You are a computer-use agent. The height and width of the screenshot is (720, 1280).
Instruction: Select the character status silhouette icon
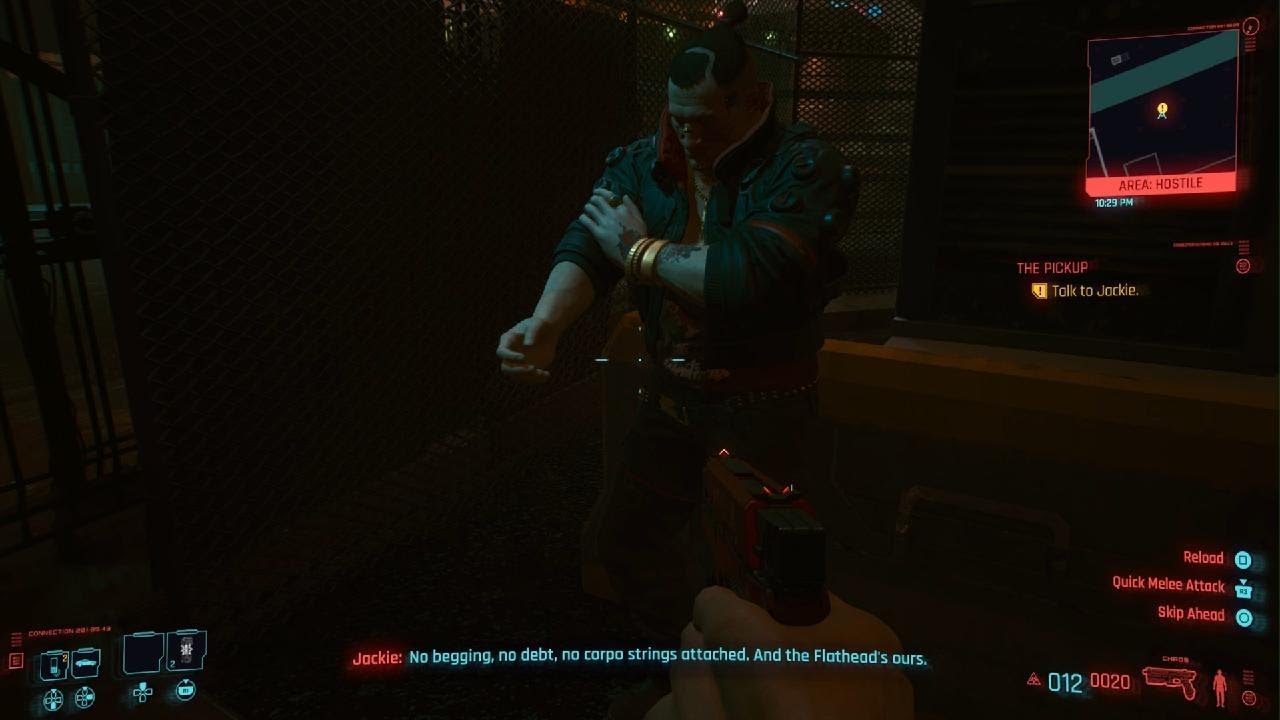(1220, 687)
